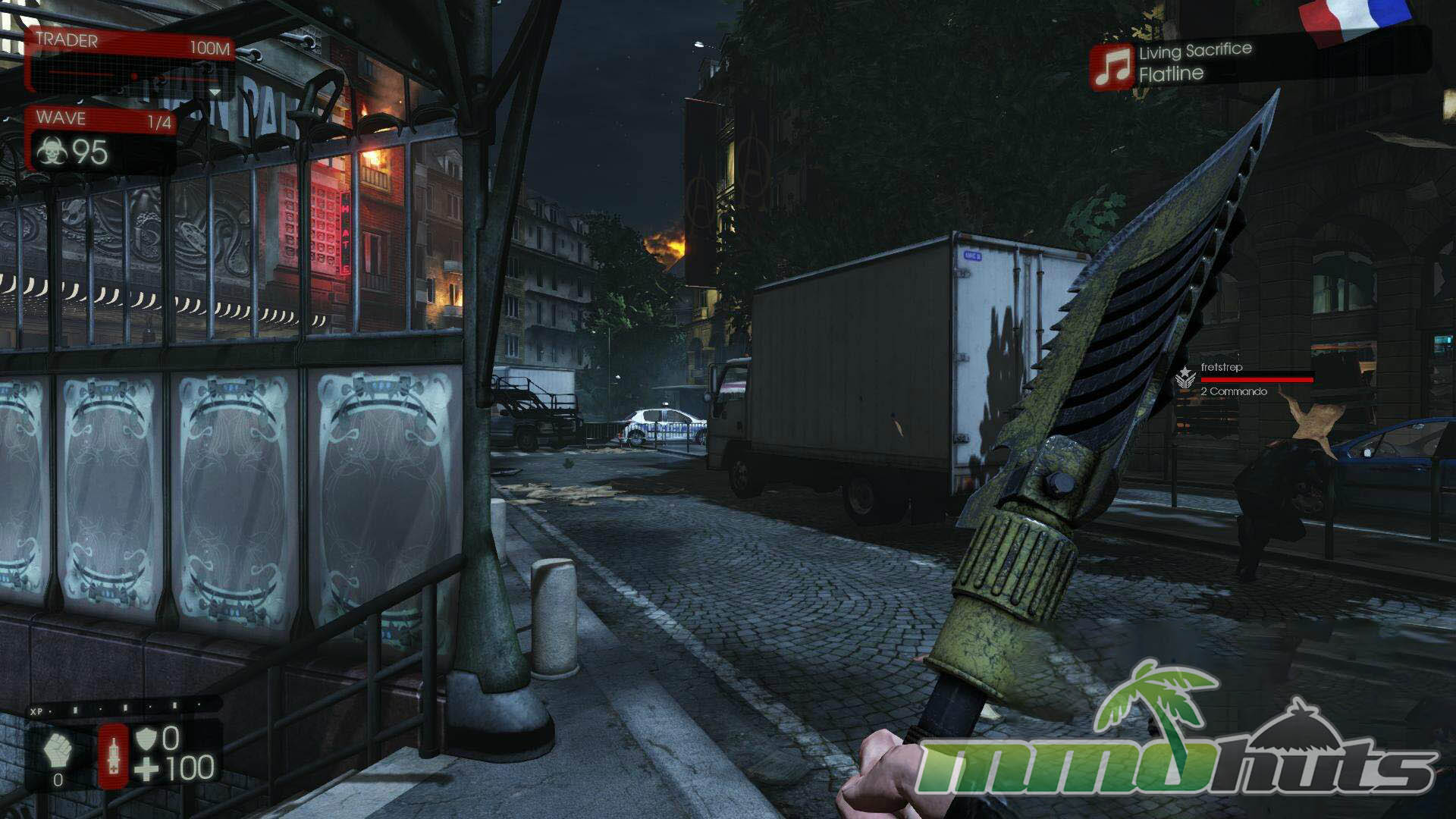Click fretstrep's Commando perk icon
The image size is (1456, 819).
tap(1185, 379)
